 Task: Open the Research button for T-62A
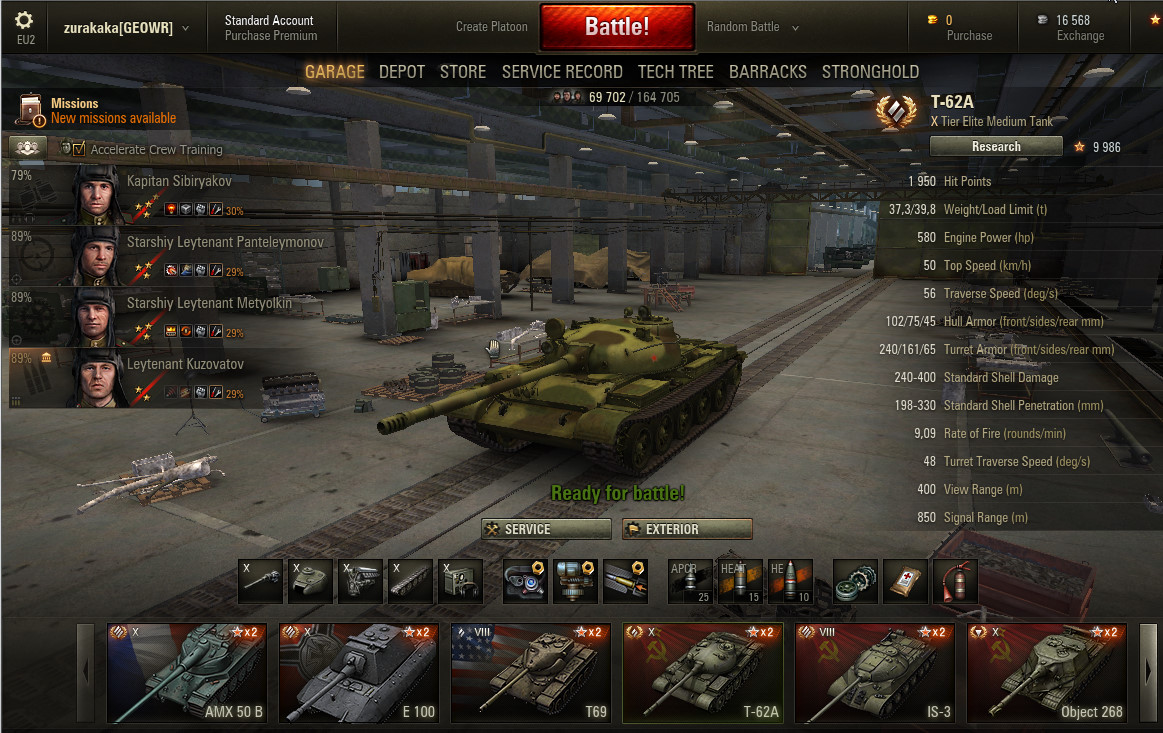(x=996, y=147)
